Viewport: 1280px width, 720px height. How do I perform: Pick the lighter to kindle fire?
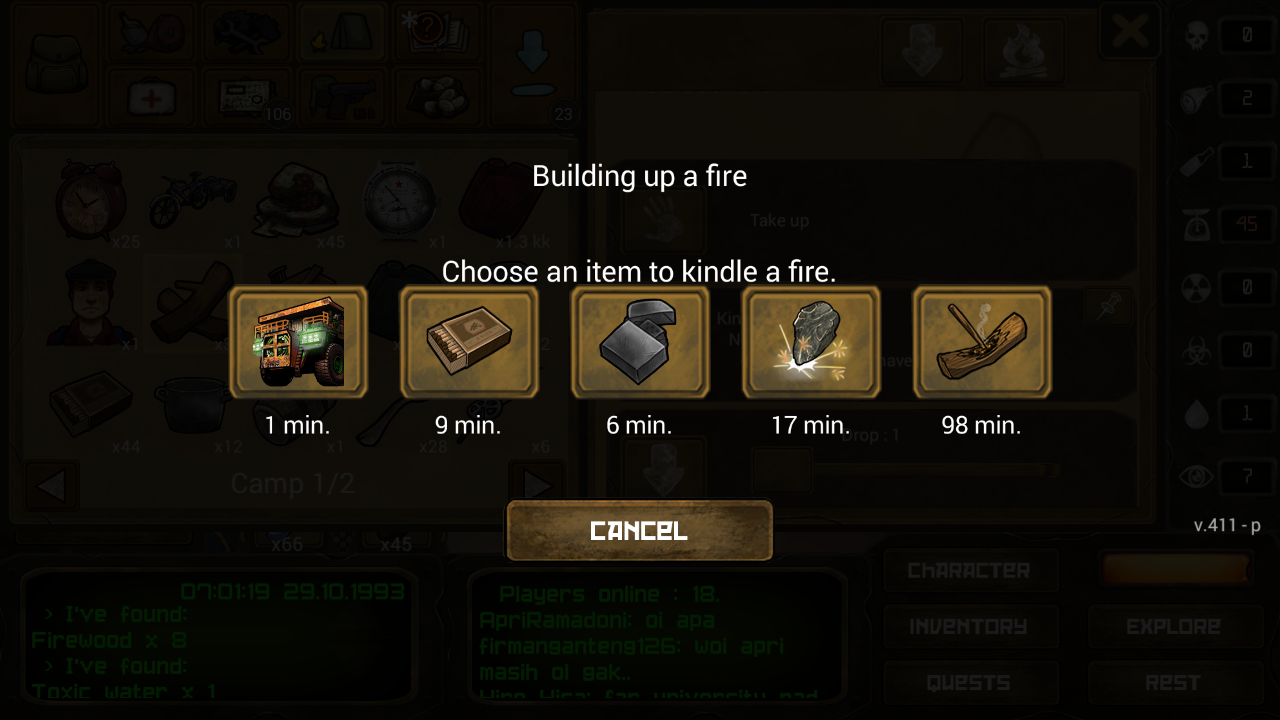pos(640,343)
